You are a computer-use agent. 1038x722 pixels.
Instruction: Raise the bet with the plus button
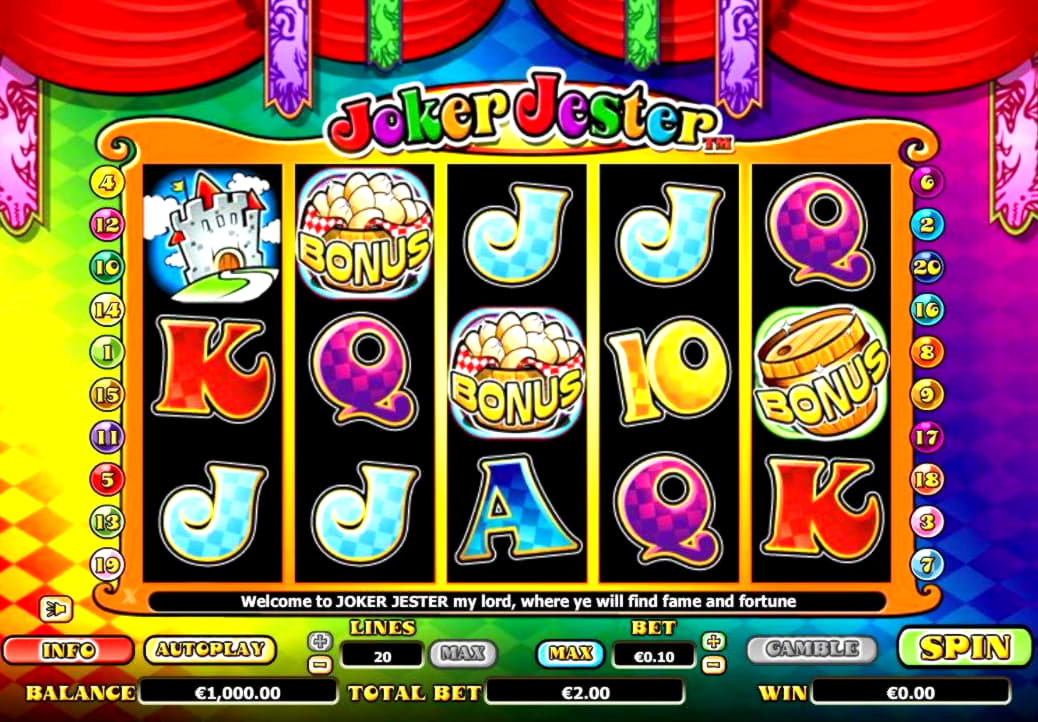pos(714,641)
